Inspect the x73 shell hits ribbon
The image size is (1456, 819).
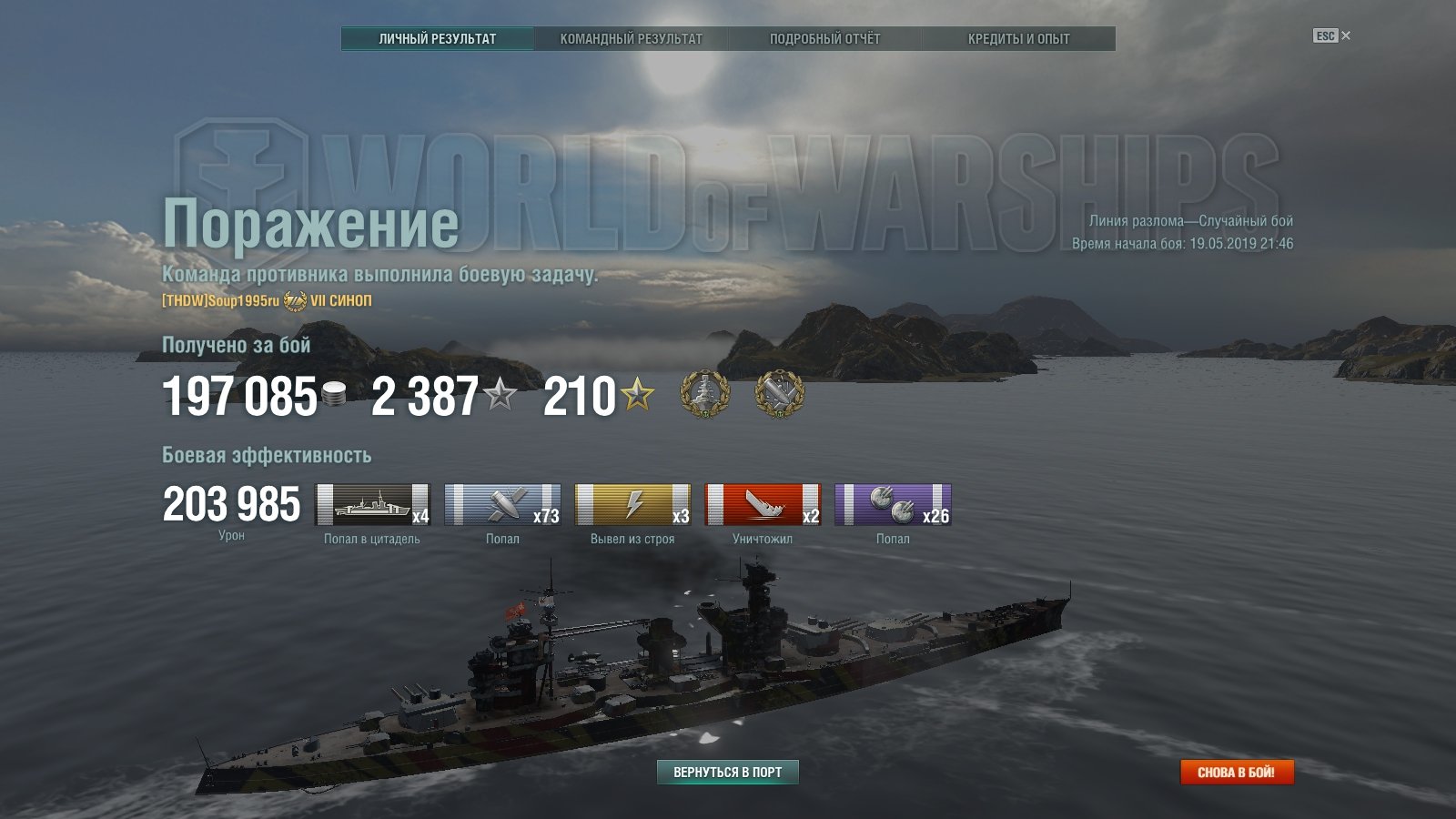pyautogui.click(x=502, y=505)
